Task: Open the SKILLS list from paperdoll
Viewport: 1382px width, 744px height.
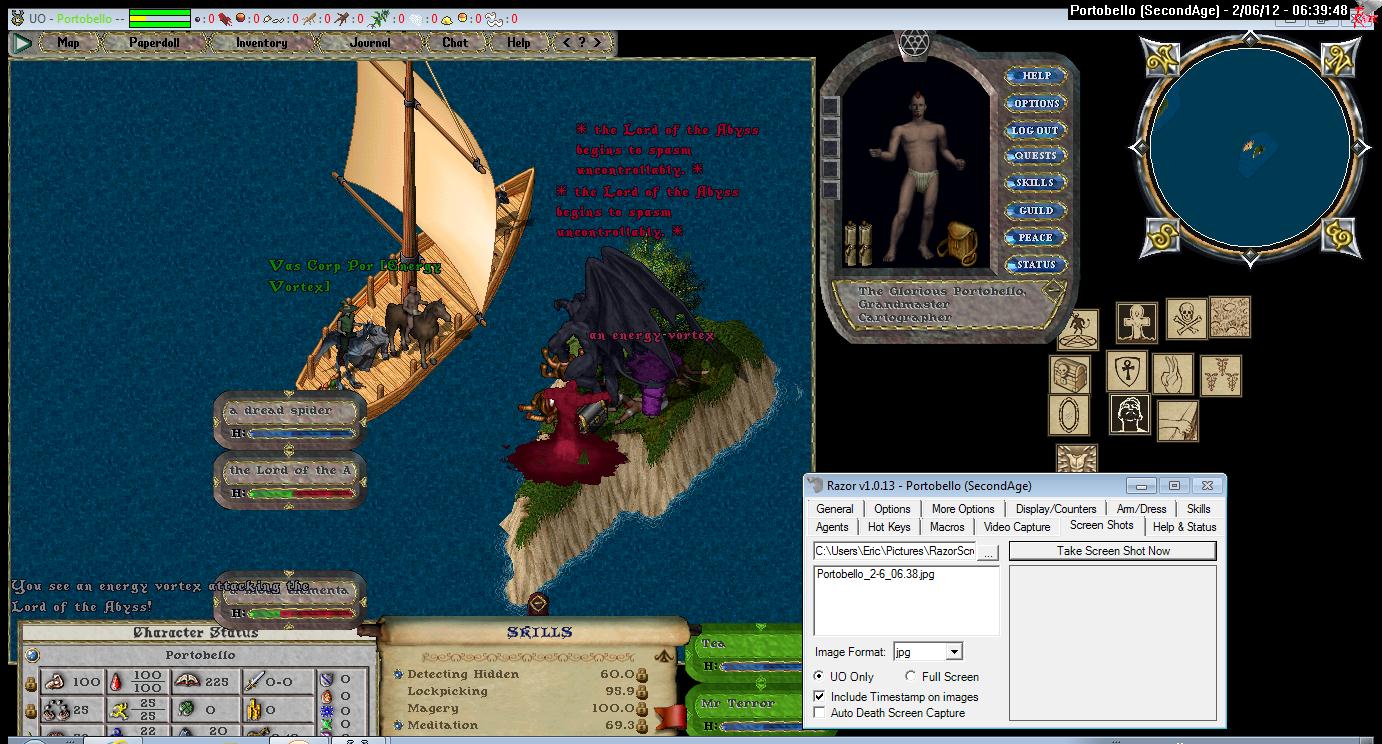Action: pyautogui.click(x=1036, y=183)
